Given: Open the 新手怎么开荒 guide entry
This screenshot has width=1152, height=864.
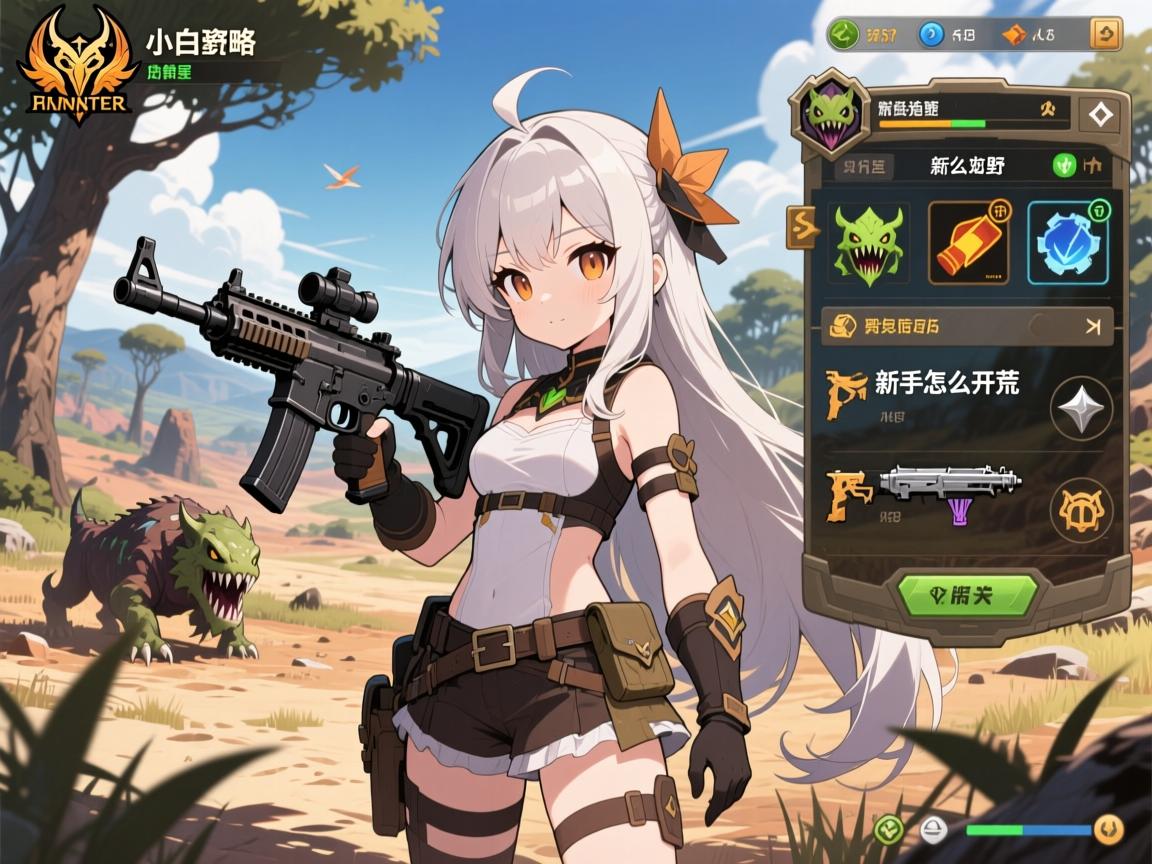Looking at the screenshot, I should click(946, 382).
